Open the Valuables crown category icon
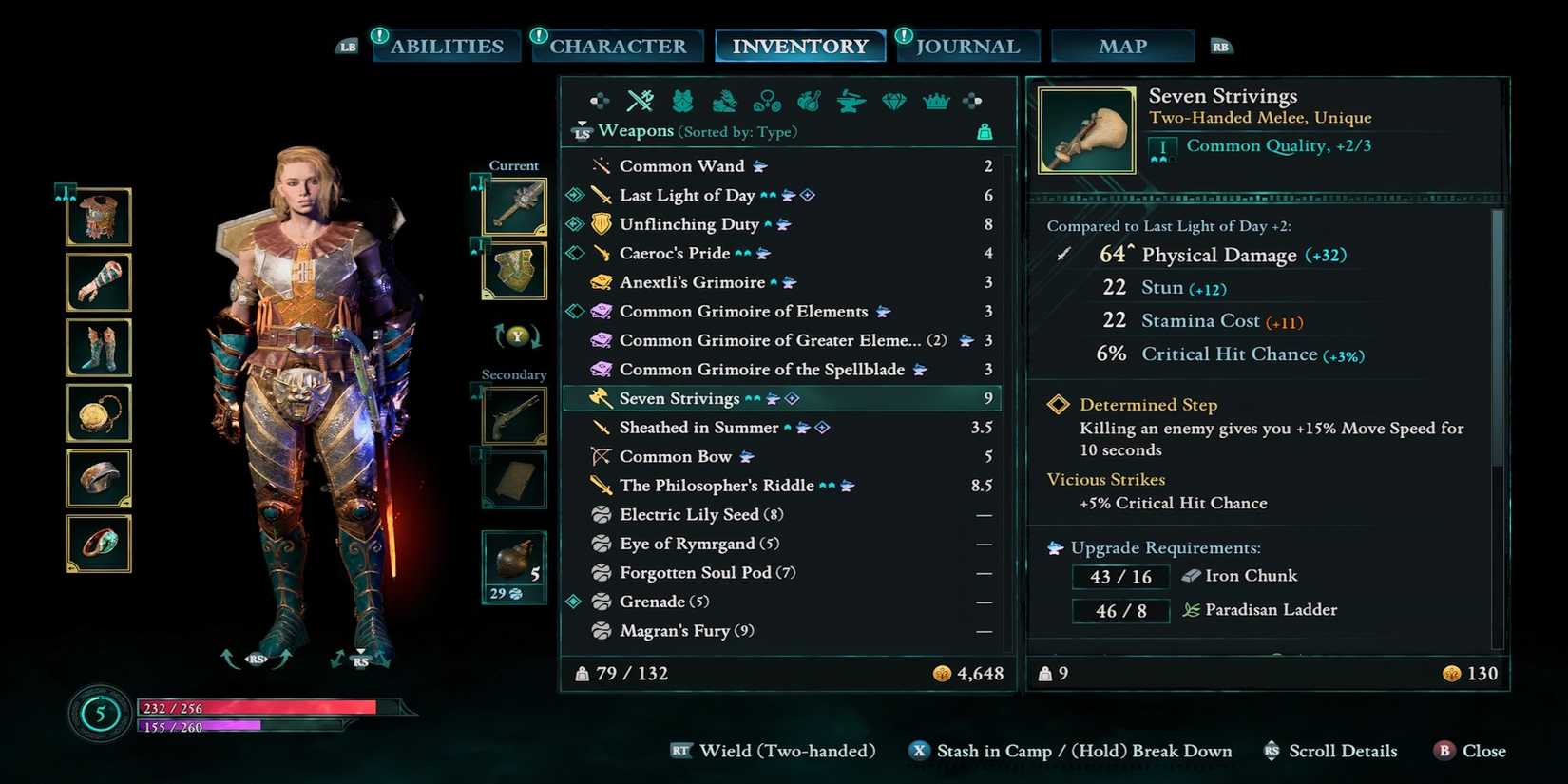 [x=936, y=100]
